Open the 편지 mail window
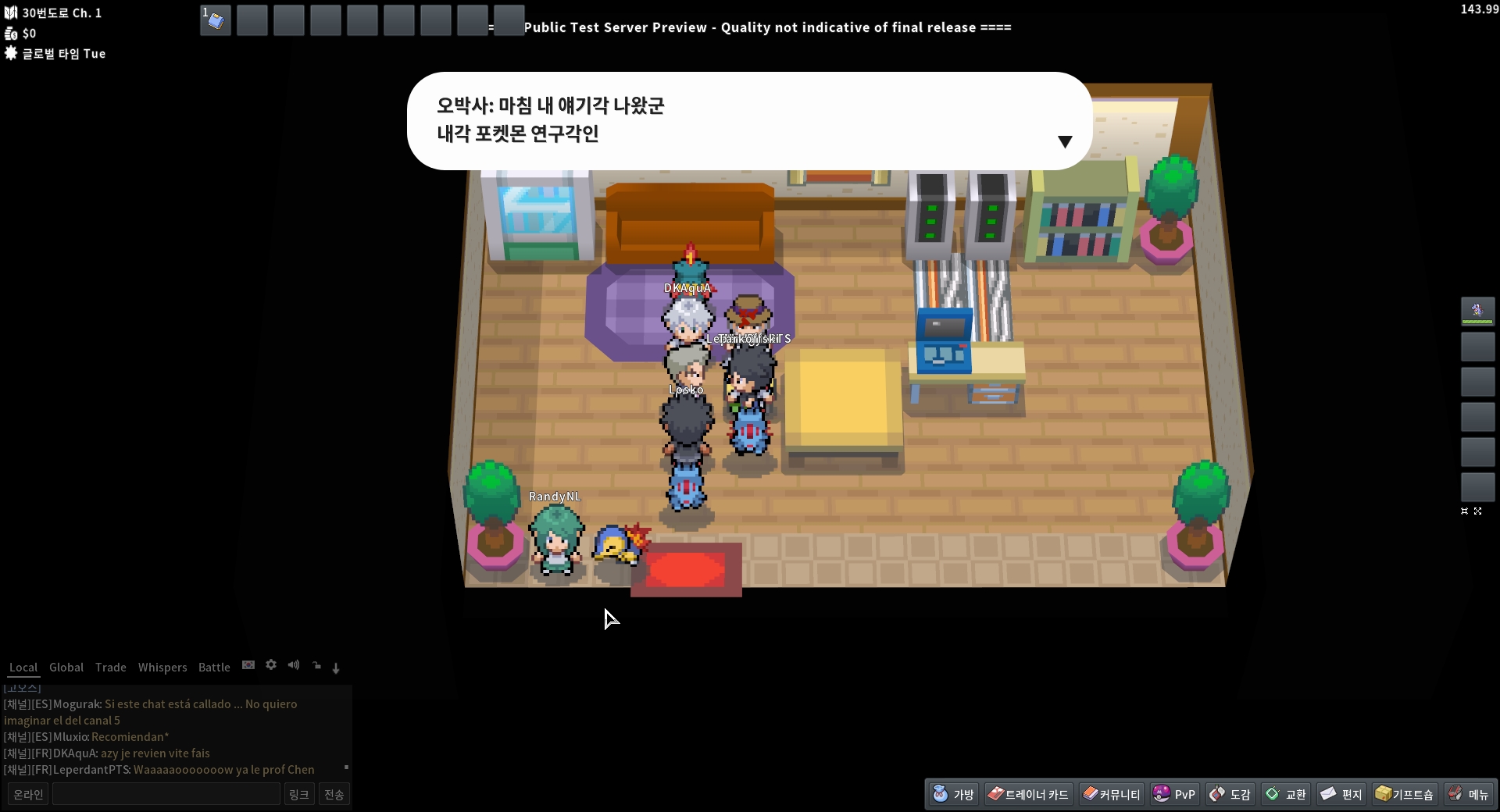Image resolution: width=1500 pixels, height=812 pixels. click(1341, 794)
